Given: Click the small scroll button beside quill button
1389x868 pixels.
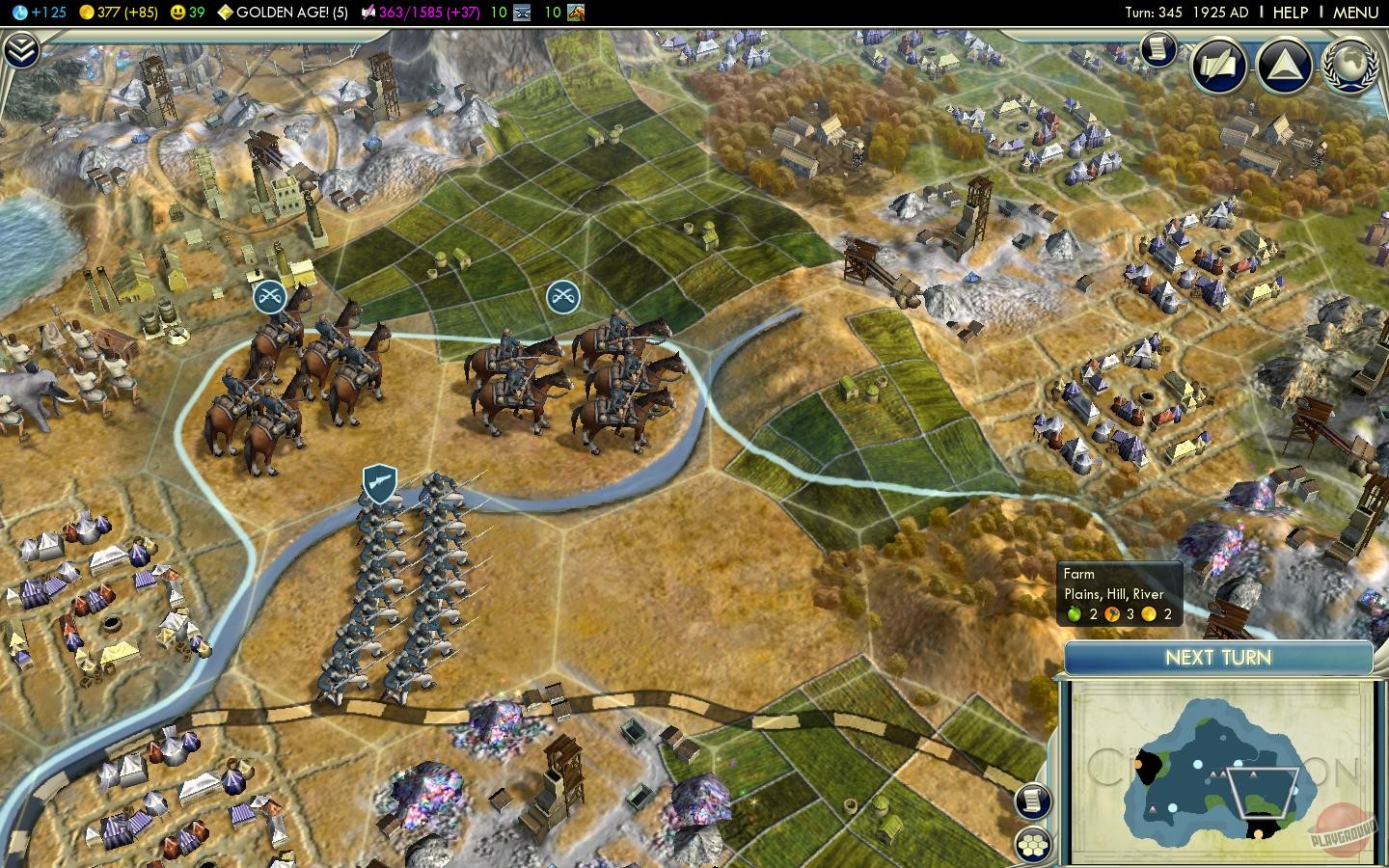Looking at the screenshot, I should (1157, 48).
